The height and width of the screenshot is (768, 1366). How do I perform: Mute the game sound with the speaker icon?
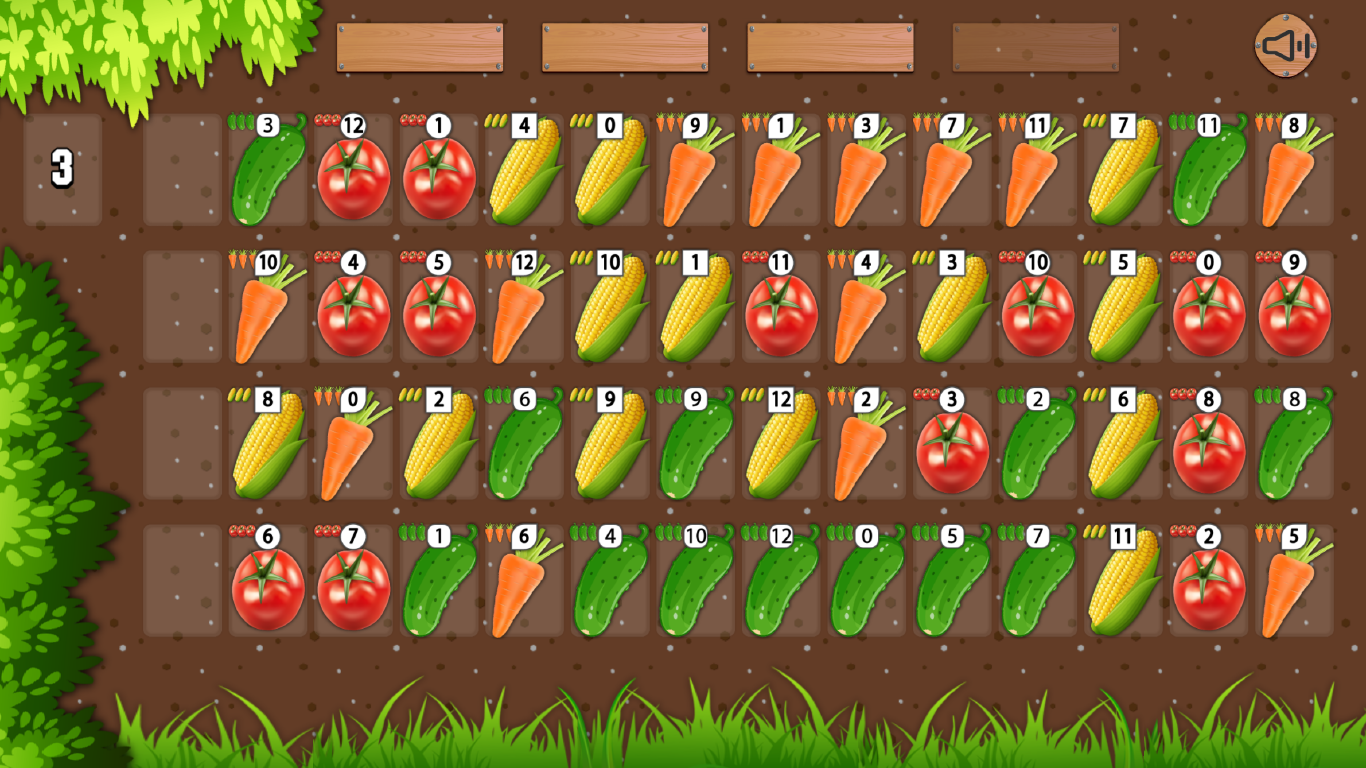coord(1285,44)
